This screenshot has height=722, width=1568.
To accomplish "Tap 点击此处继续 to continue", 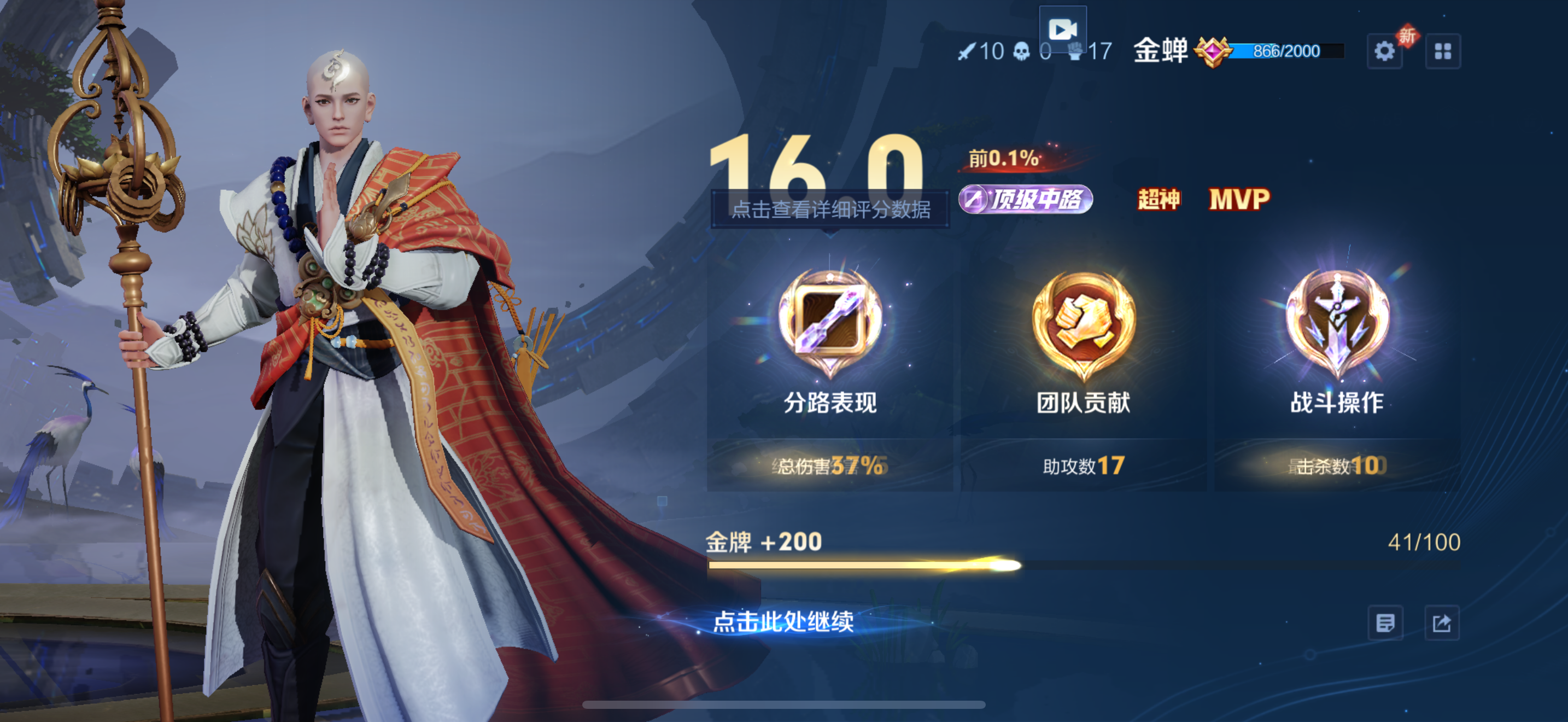I will click(x=783, y=621).
